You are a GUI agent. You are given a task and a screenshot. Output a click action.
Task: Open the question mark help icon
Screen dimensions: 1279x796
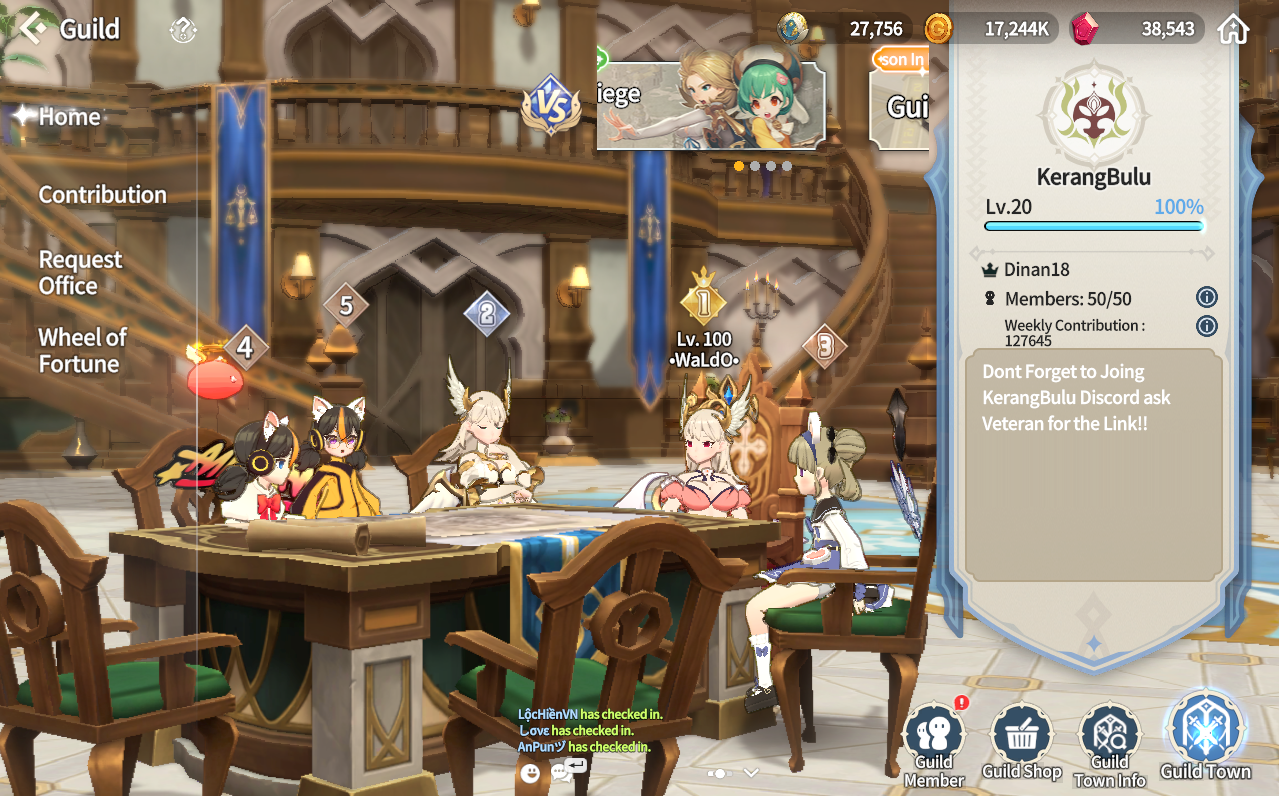click(183, 30)
